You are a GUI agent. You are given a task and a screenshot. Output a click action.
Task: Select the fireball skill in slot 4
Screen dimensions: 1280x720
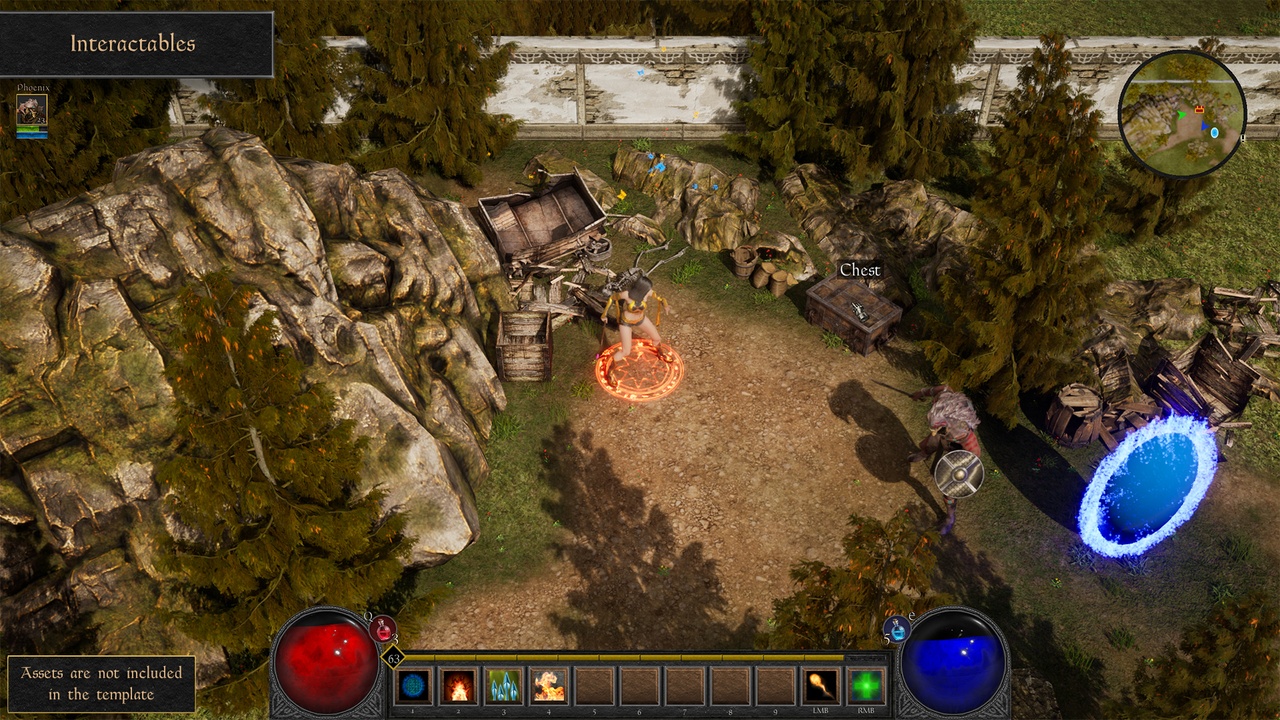click(547, 685)
